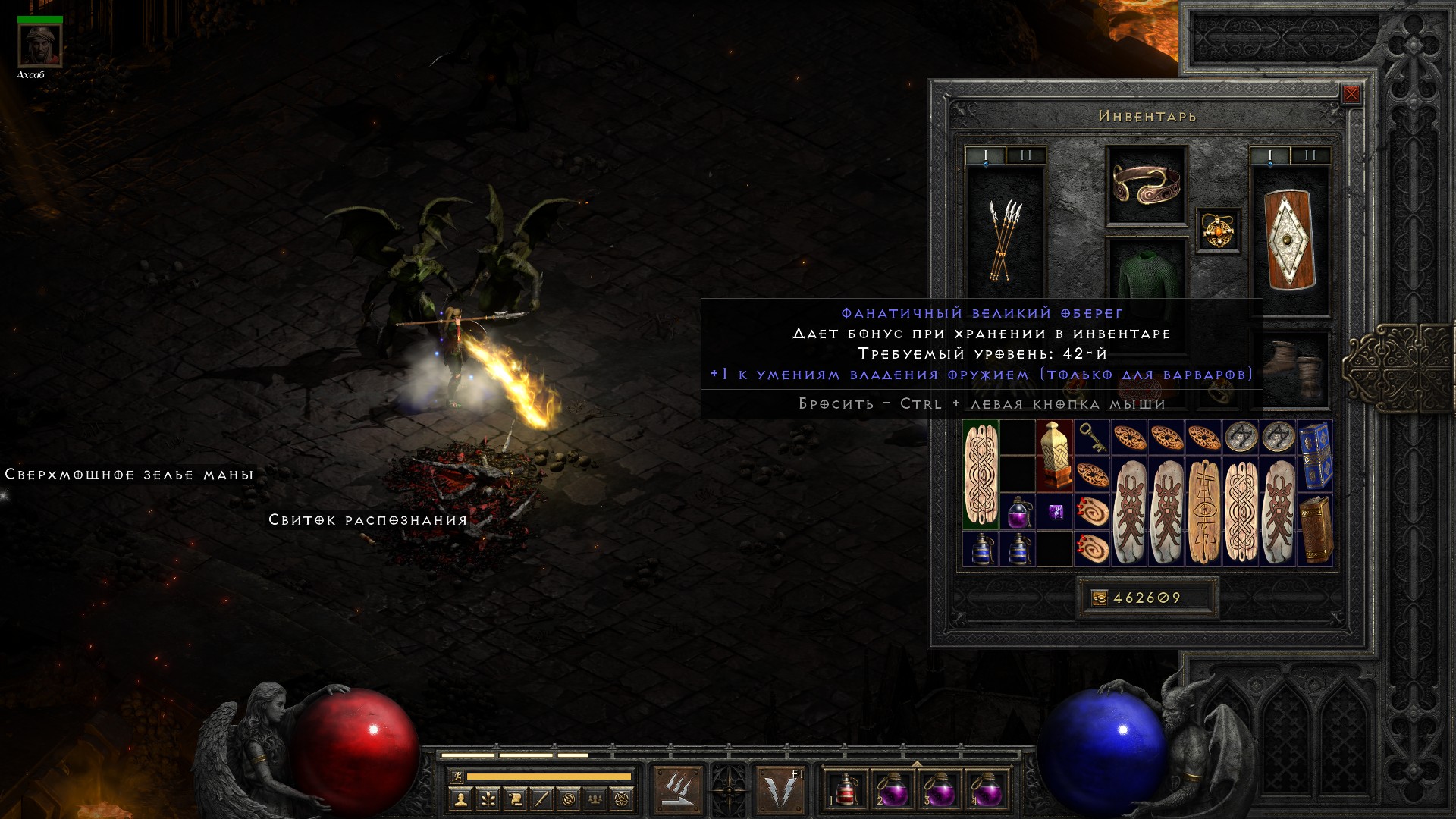The height and width of the screenshot is (819, 1456).
Task: Select the equipped kite shield slot
Action: click(x=1289, y=240)
